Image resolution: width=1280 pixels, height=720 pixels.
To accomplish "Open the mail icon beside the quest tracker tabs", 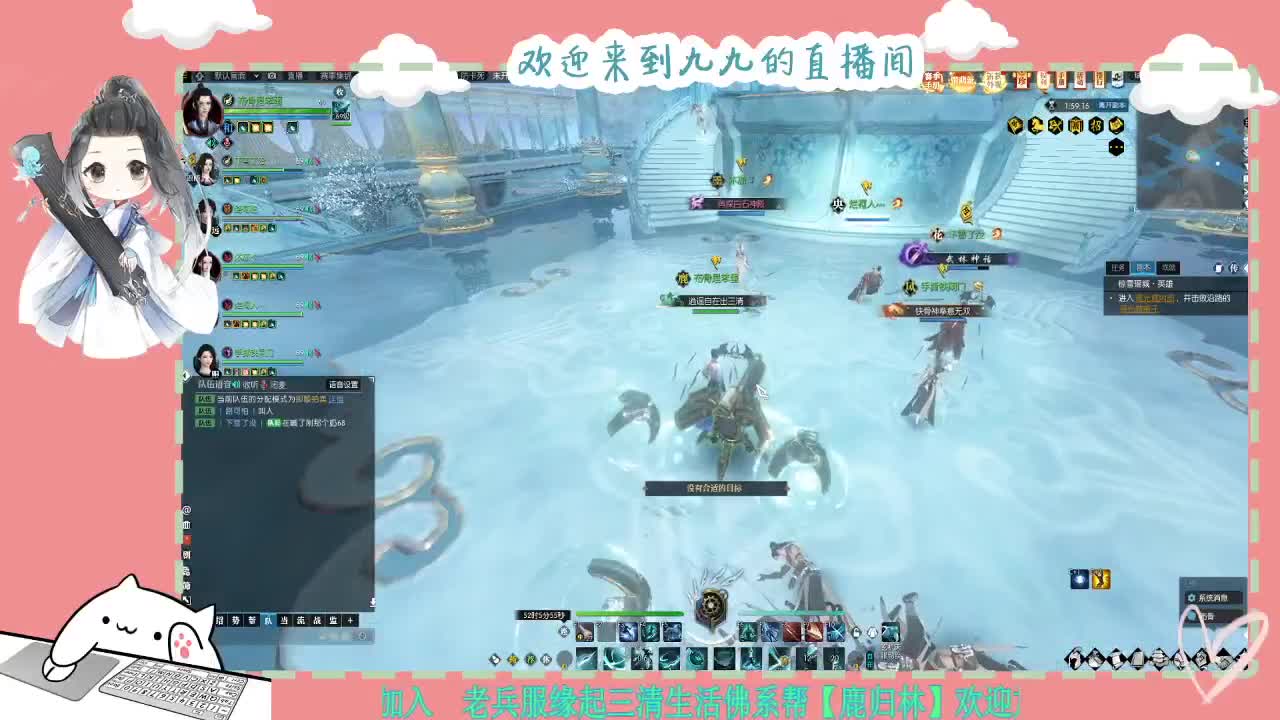I will pos(1219,267).
